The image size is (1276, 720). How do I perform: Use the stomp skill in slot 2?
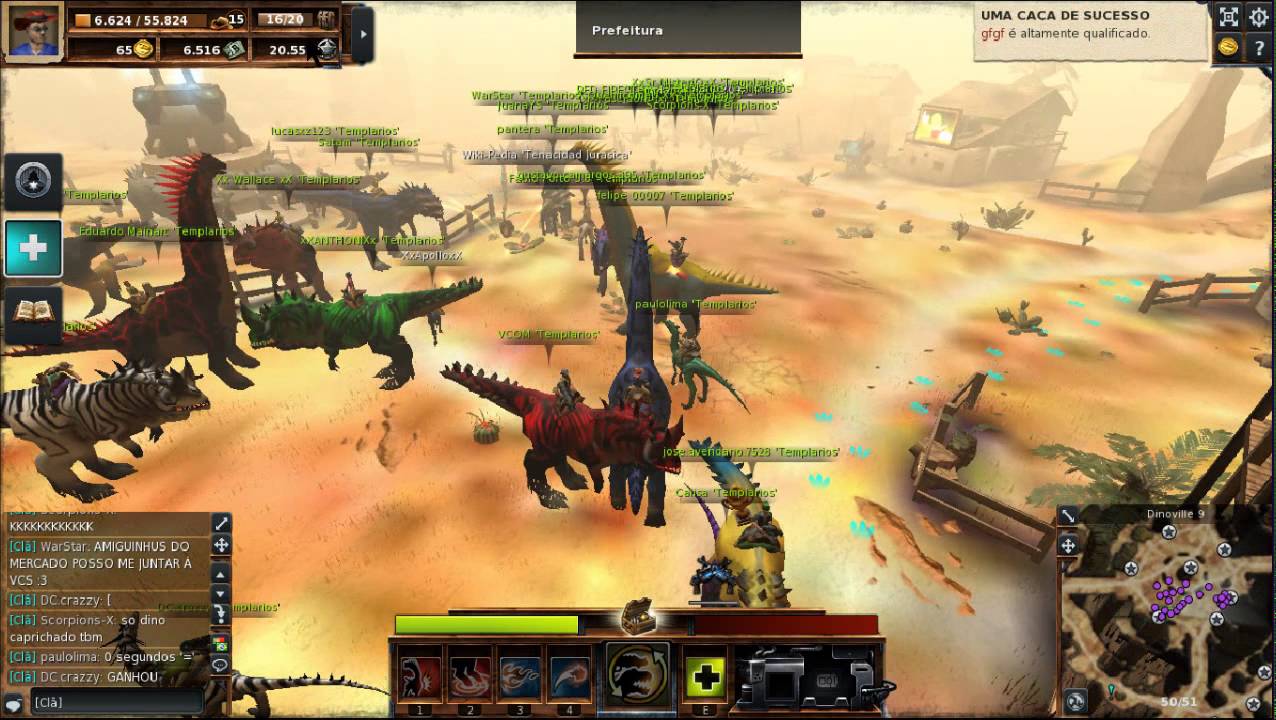click(469, 677)
